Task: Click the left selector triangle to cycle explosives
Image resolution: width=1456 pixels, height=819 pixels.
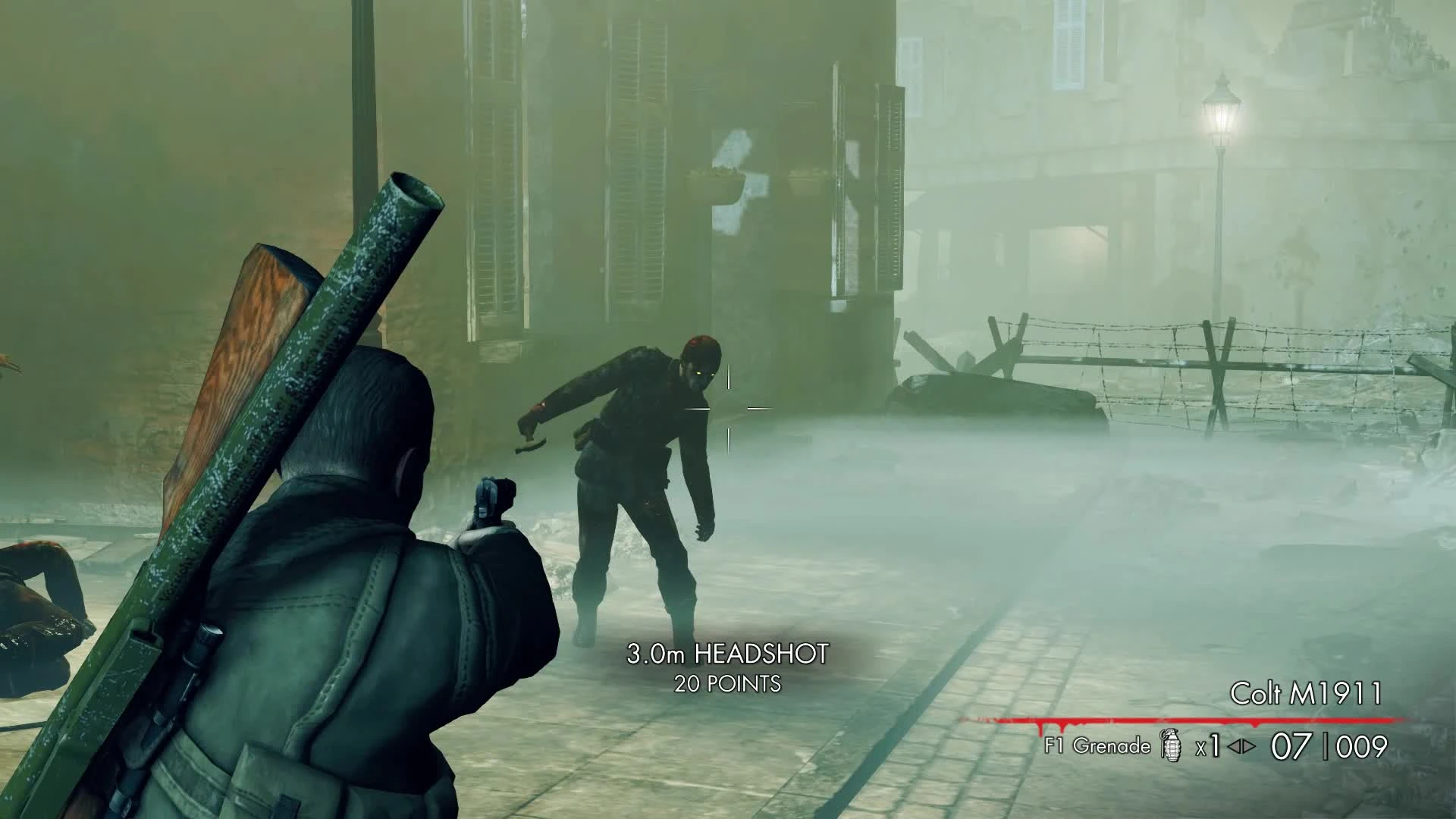Action: pyautogui.click(x=1232, y=745)
